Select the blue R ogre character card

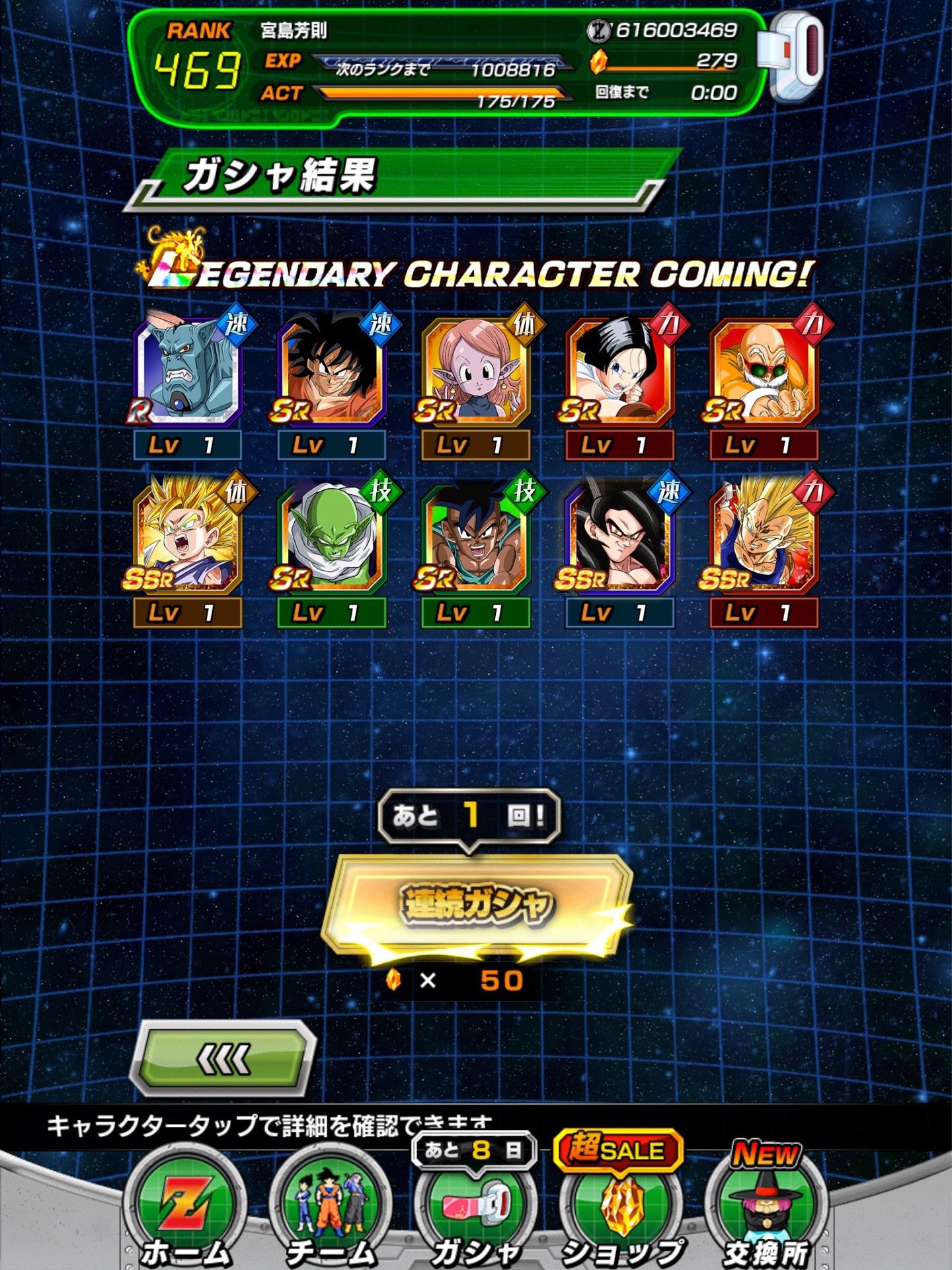tap(188, 372)
